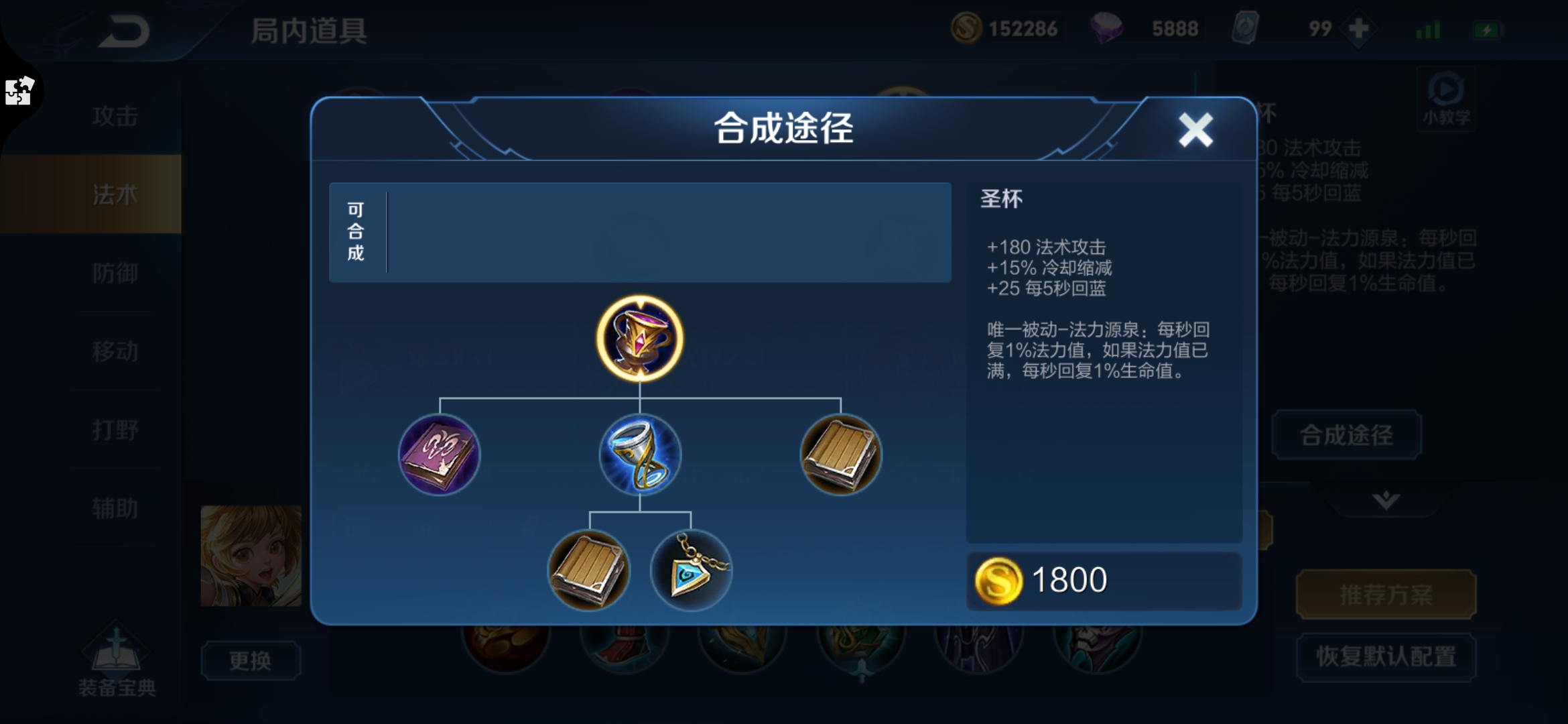Open the purple tome component item
The width and height of the screenshot is (1568, 724).
point(439,456)
